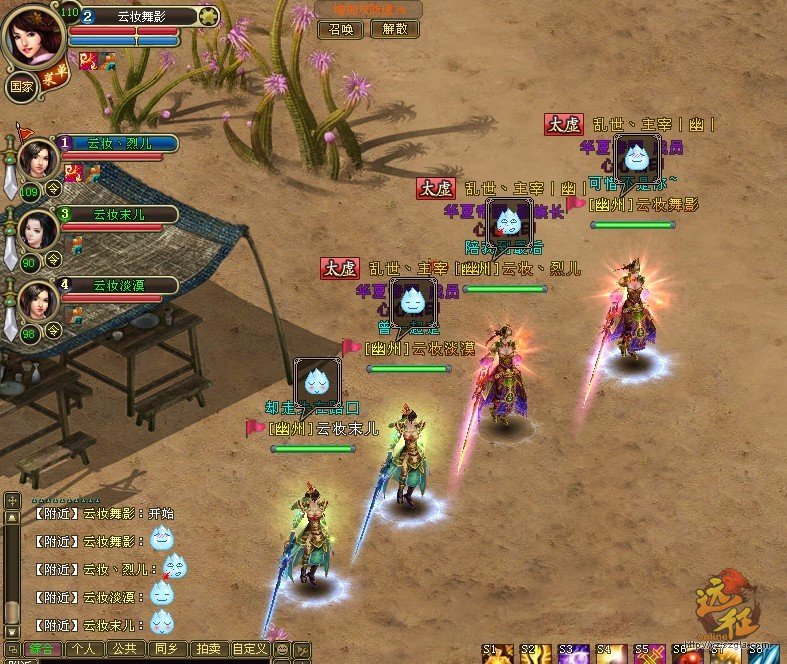Show the 同乡 chat channel
The width and height of the screenshot is (787, 664).
pyautogui.click(x=165, y=649)
